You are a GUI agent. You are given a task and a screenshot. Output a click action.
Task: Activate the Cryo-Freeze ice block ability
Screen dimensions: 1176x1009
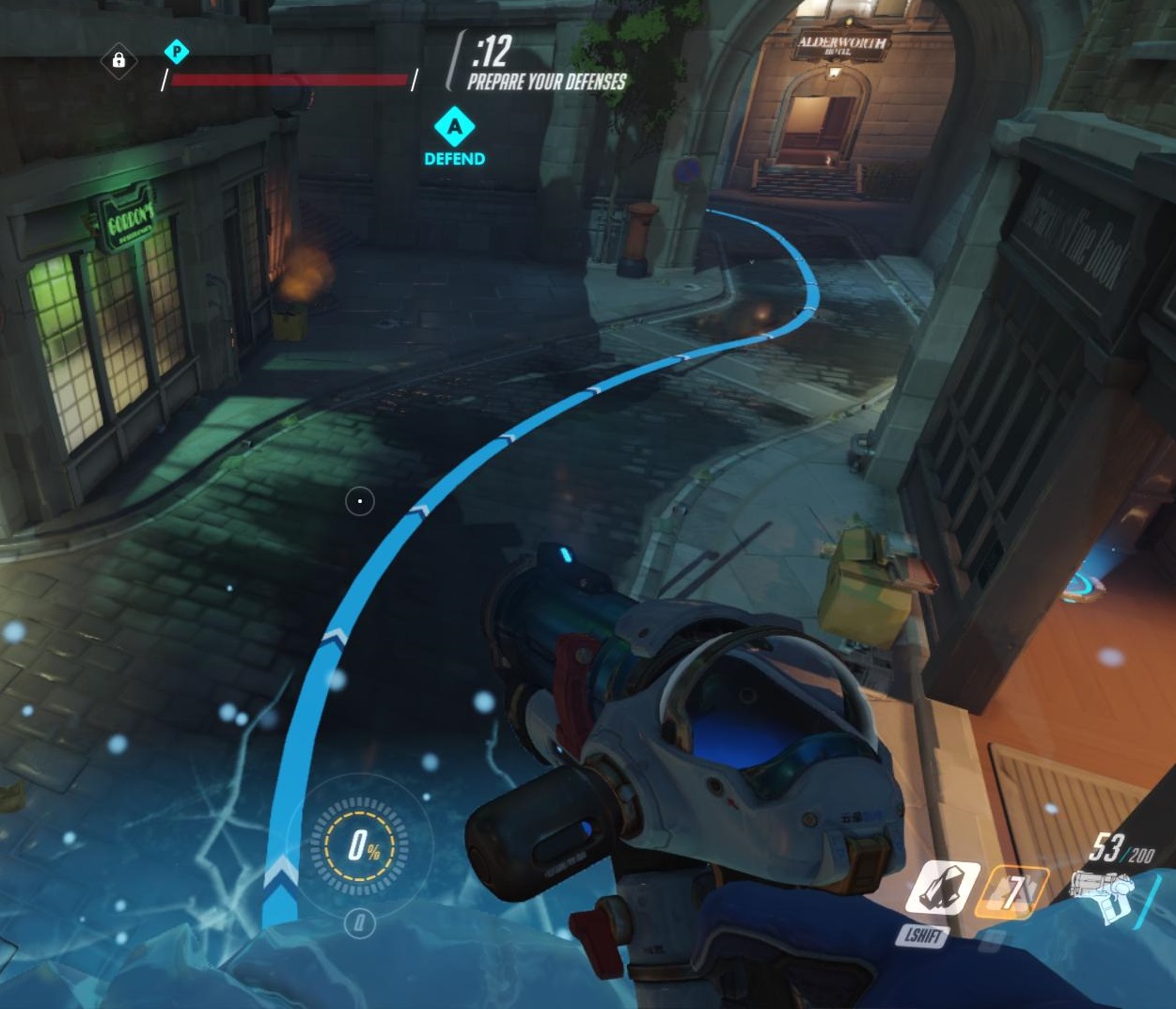click(x=942, y=889)
